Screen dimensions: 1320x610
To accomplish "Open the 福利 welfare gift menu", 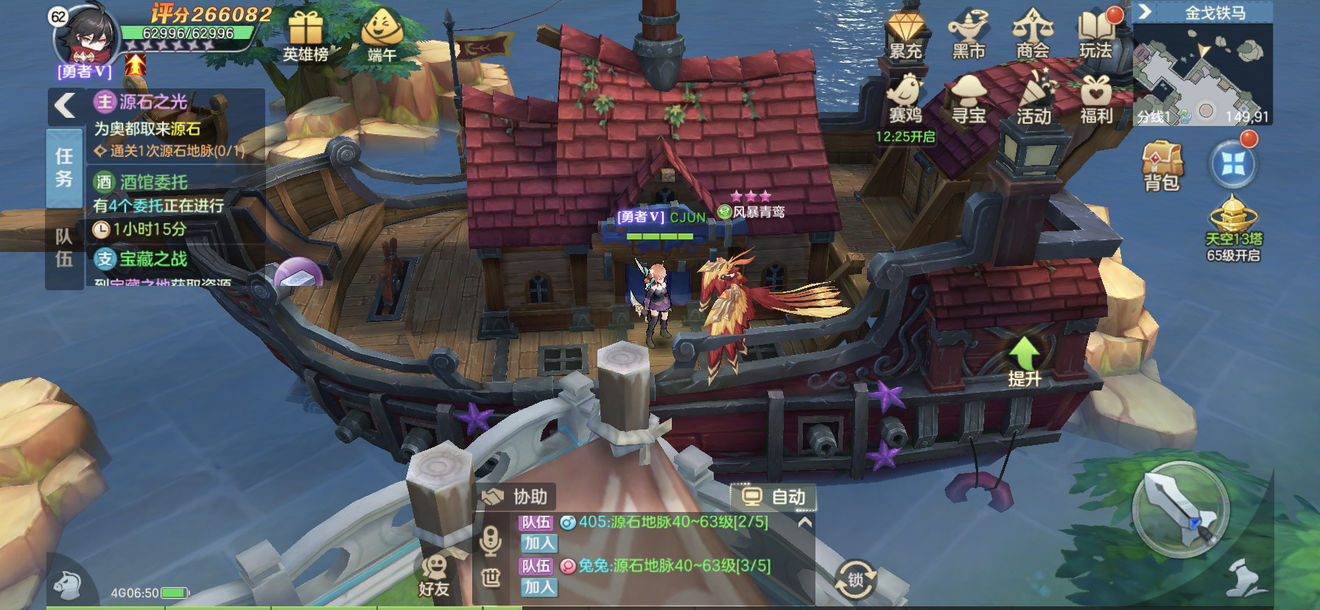I will 1097,98.
